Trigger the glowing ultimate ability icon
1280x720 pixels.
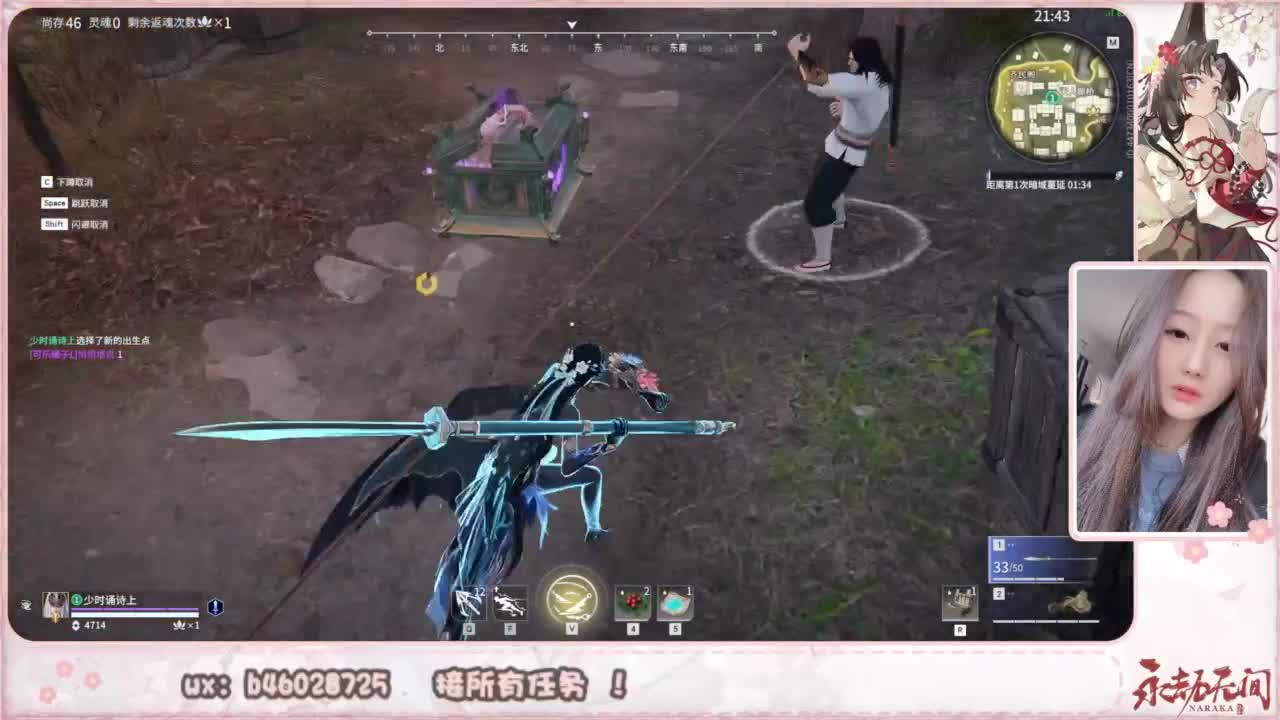[570, 597]
